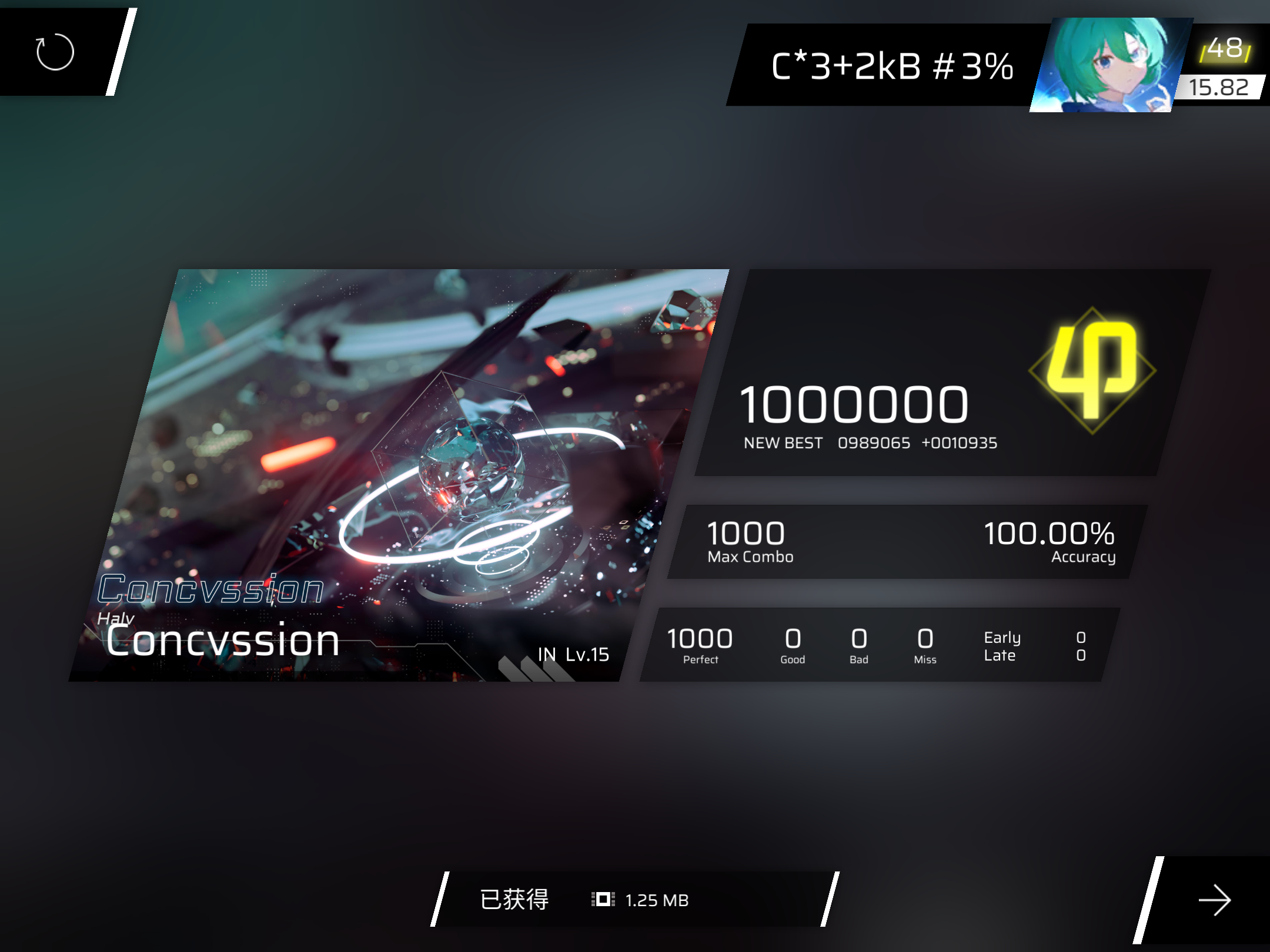The image size is (1270, 952).
Task: Click the file size chip icon near 1.25 MB
Action: tap(602, 900)
